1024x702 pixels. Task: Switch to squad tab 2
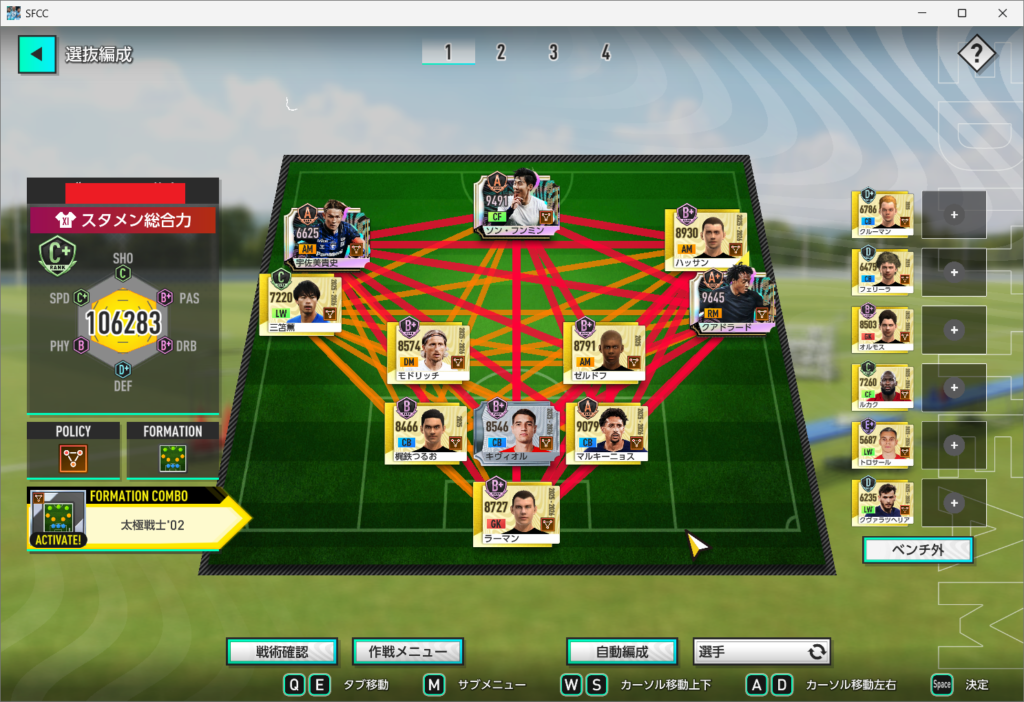pos(500,53)
